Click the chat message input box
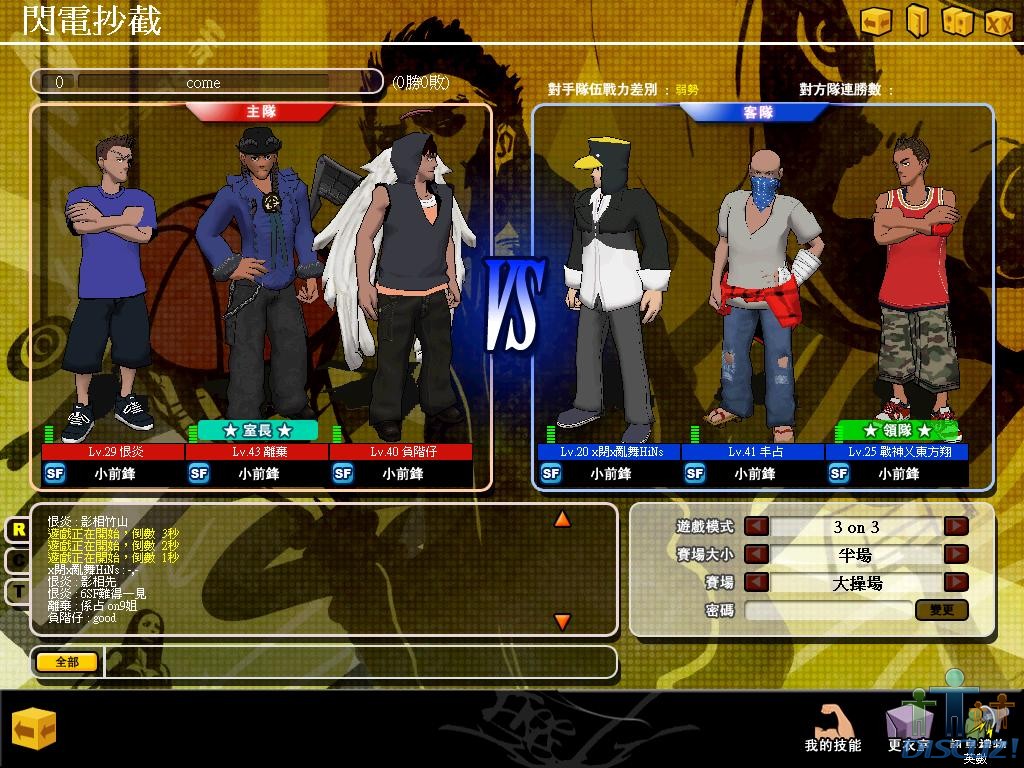The height and width of the screenshot is (768, 1024). (x=360, y=662)
